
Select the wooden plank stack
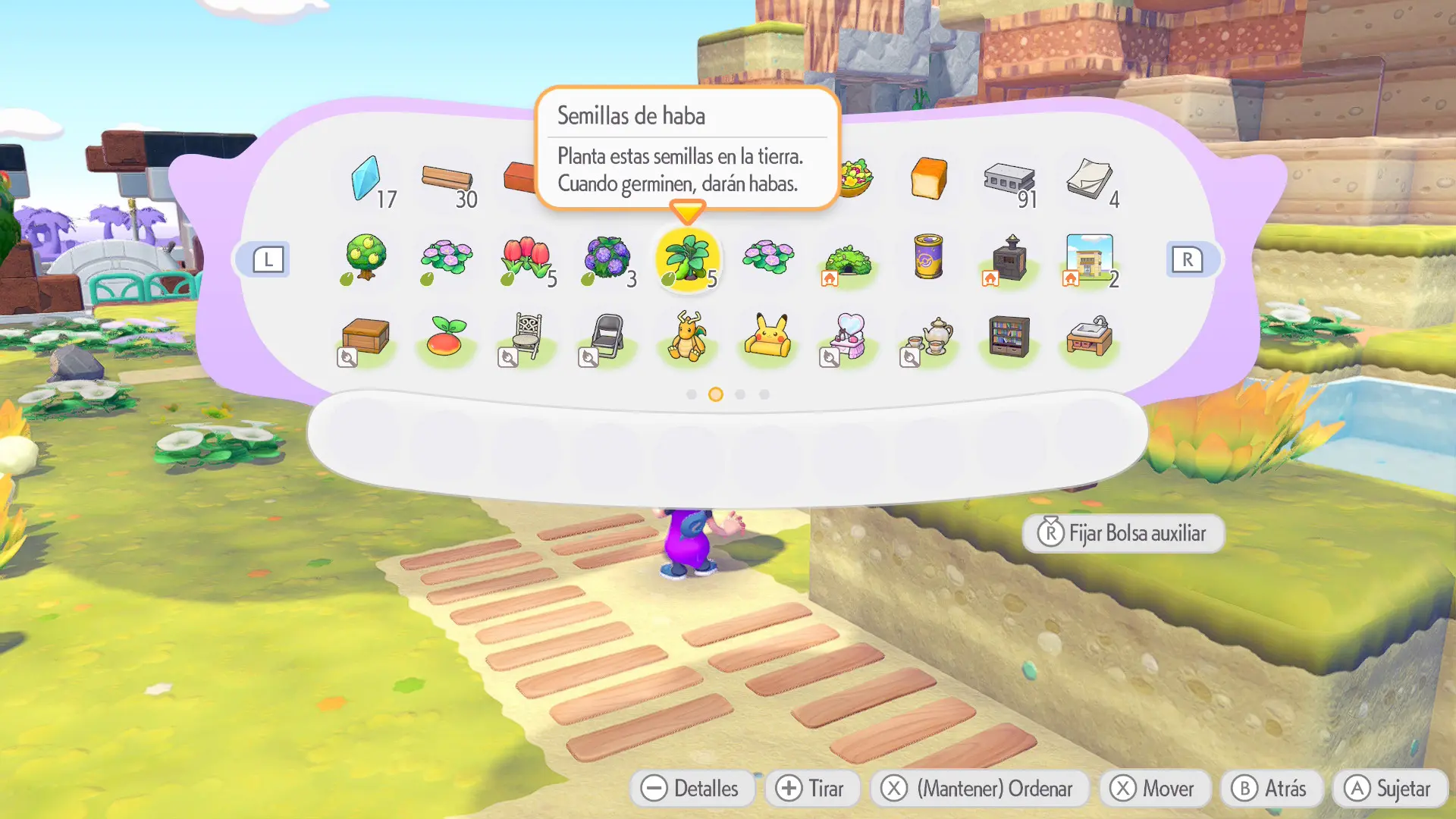[447, 179]
